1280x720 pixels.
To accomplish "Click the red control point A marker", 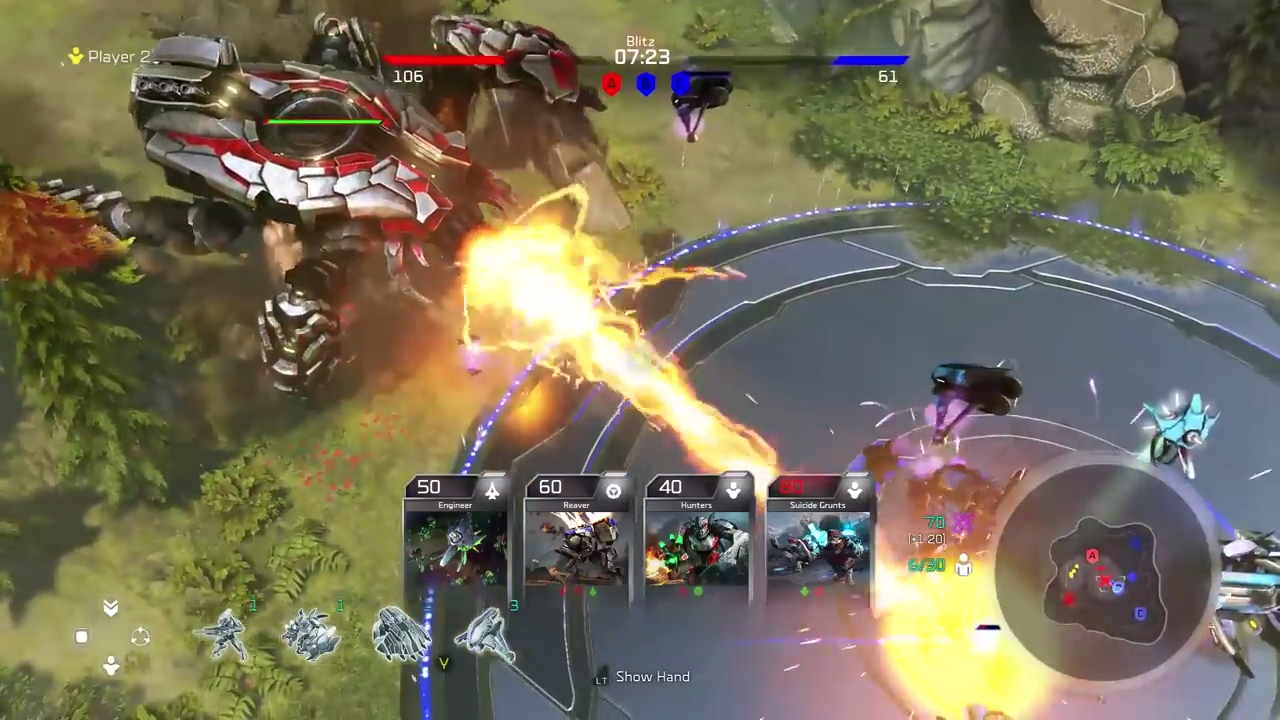I will (x=611, y=85).
